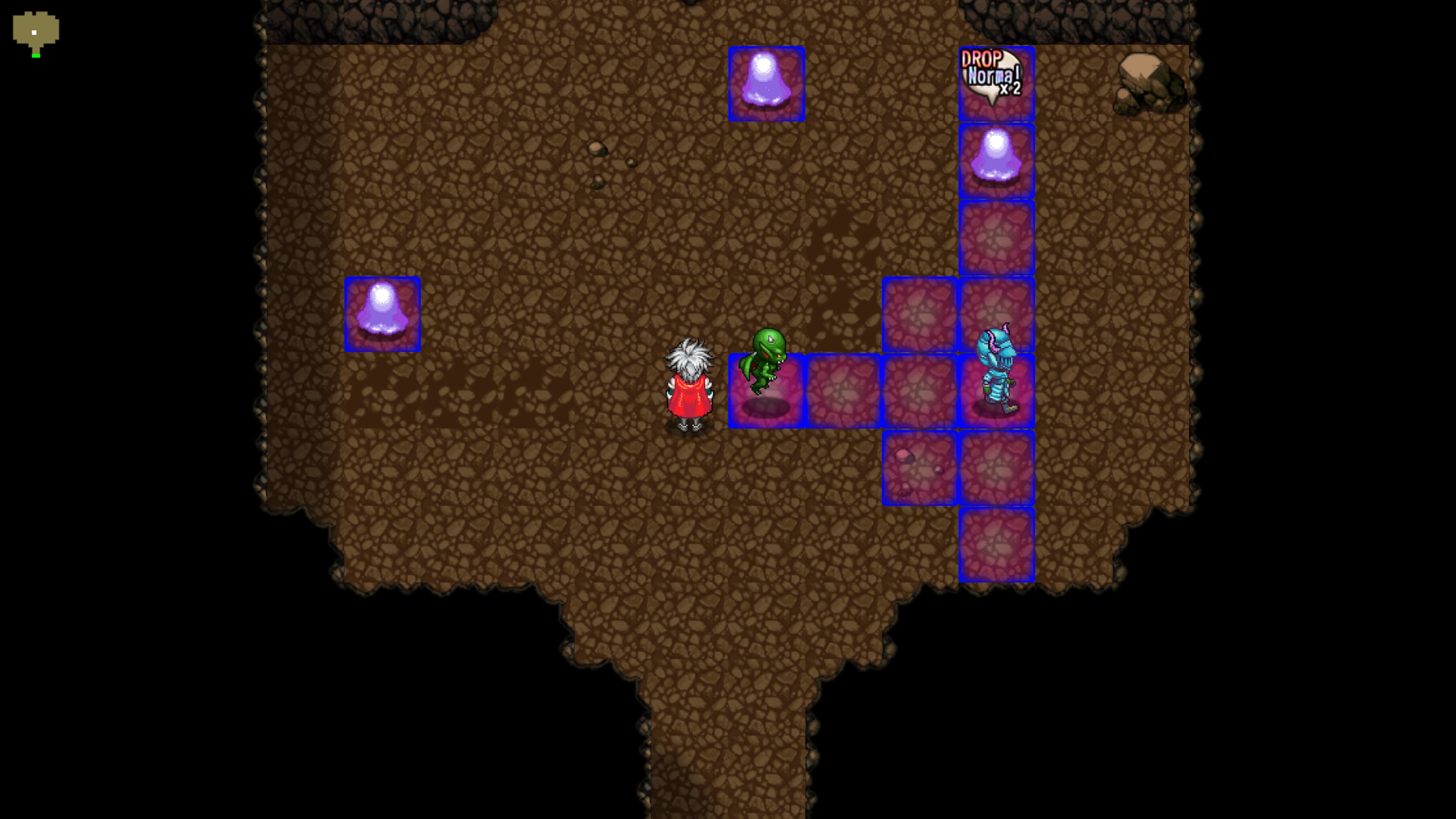This screenshot has height=819, width=1456.
Task: Click the glowing purple tile left of the knight
Action: pyautogui.click(x=920, y=390)
